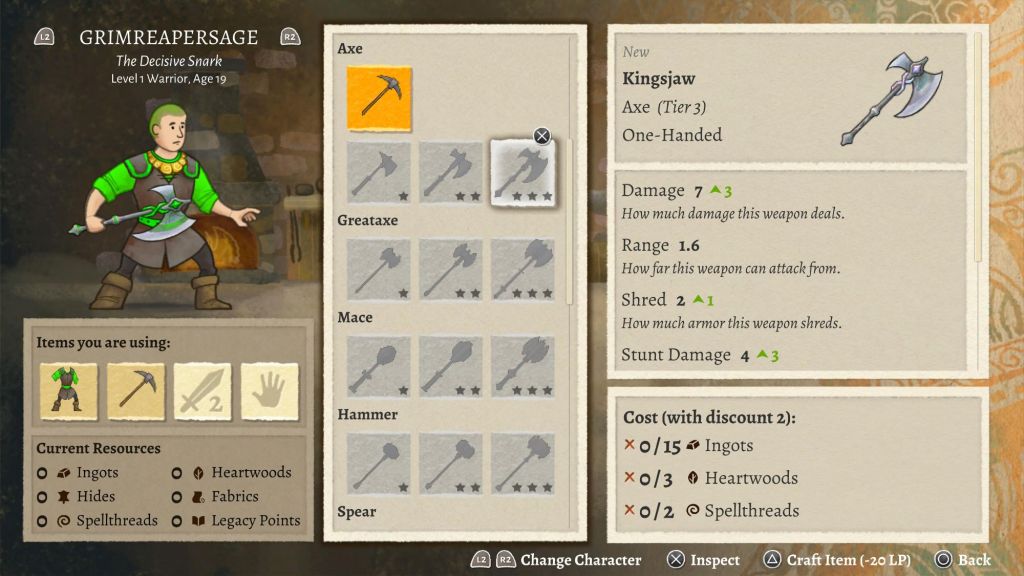The height and width of the screenshot is (576, 1024).
Task: Pick the two-star hammer slot
Action: tap(451, 464)
